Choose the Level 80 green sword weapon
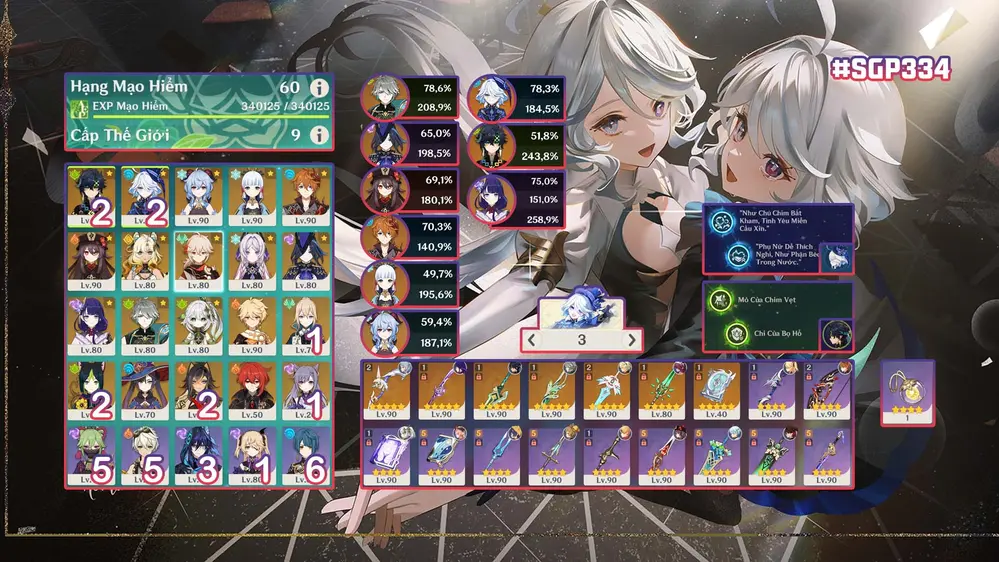The height and width of the screenshot is (562, 999). click(660, 391)
